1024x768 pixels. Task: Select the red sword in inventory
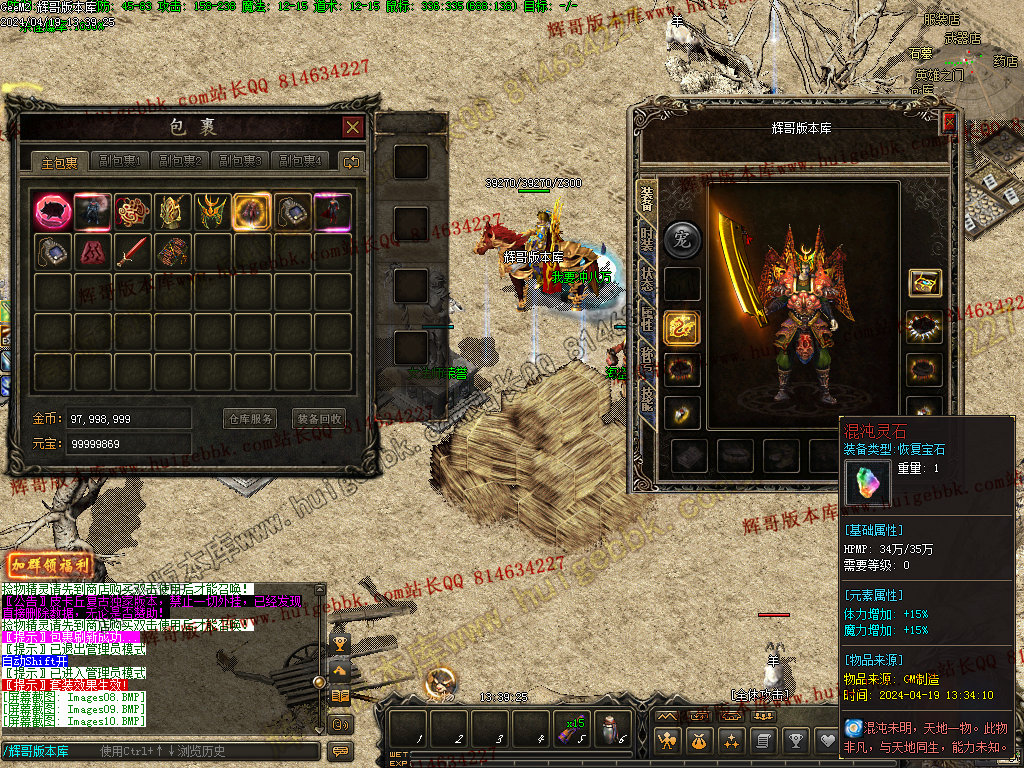[133, 251]
